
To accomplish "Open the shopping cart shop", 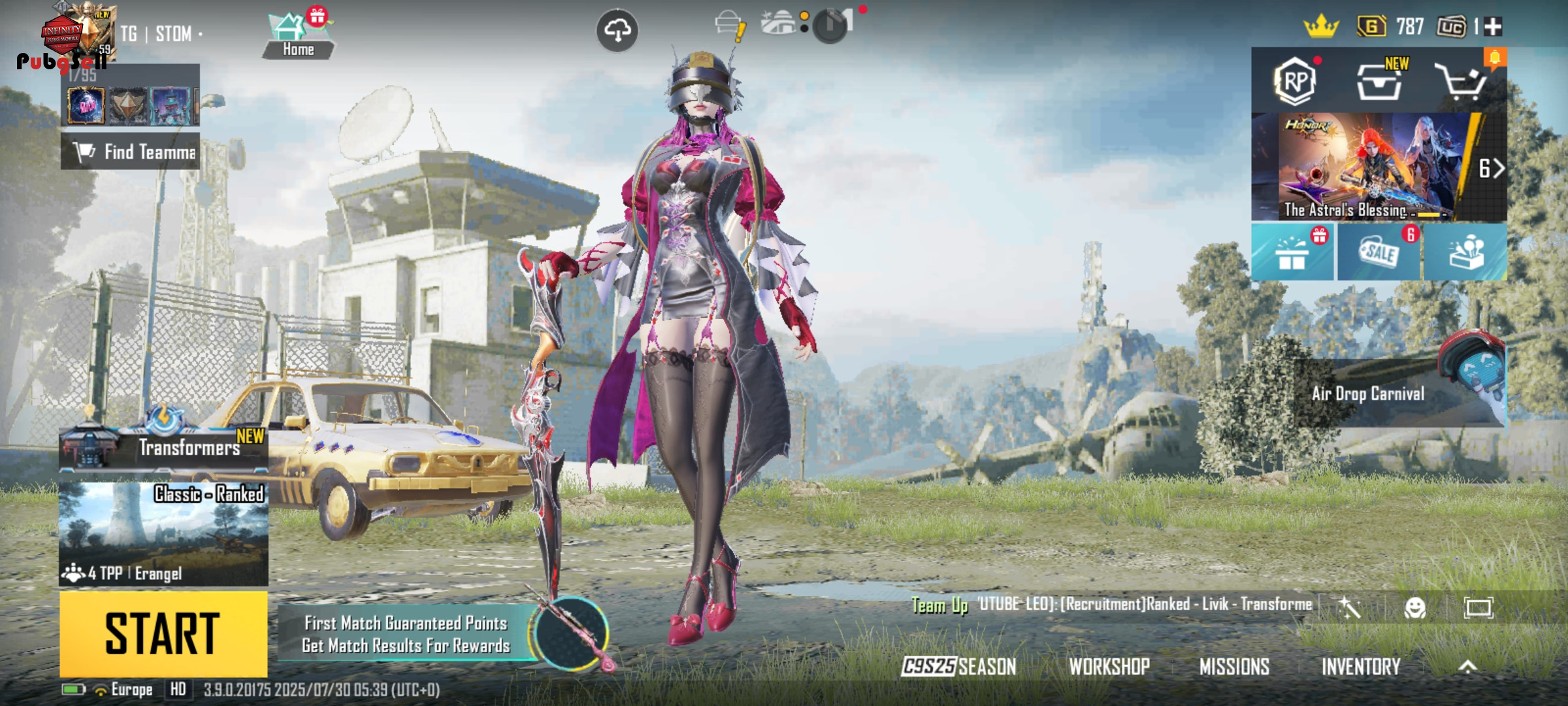I will tap(1461, 82).
